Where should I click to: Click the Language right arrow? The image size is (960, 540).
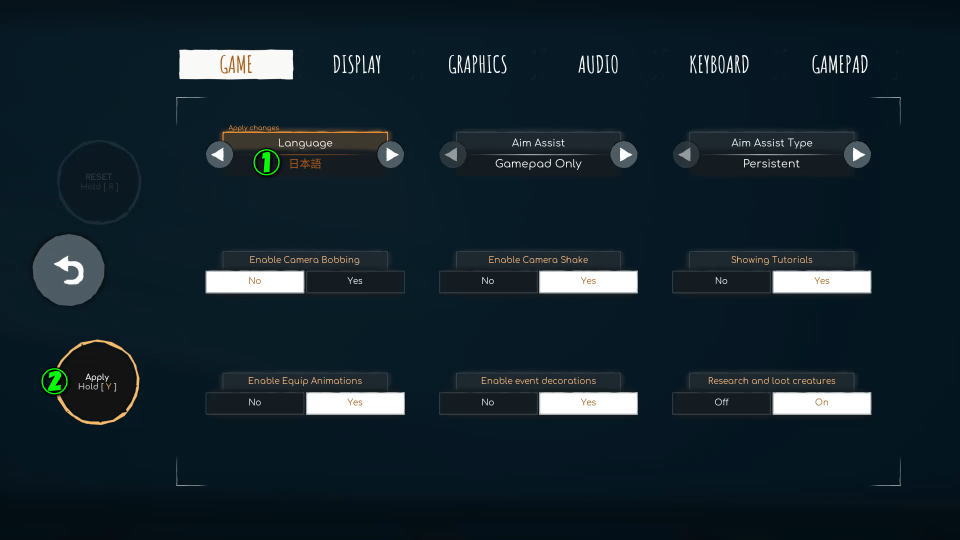(391, 154)
